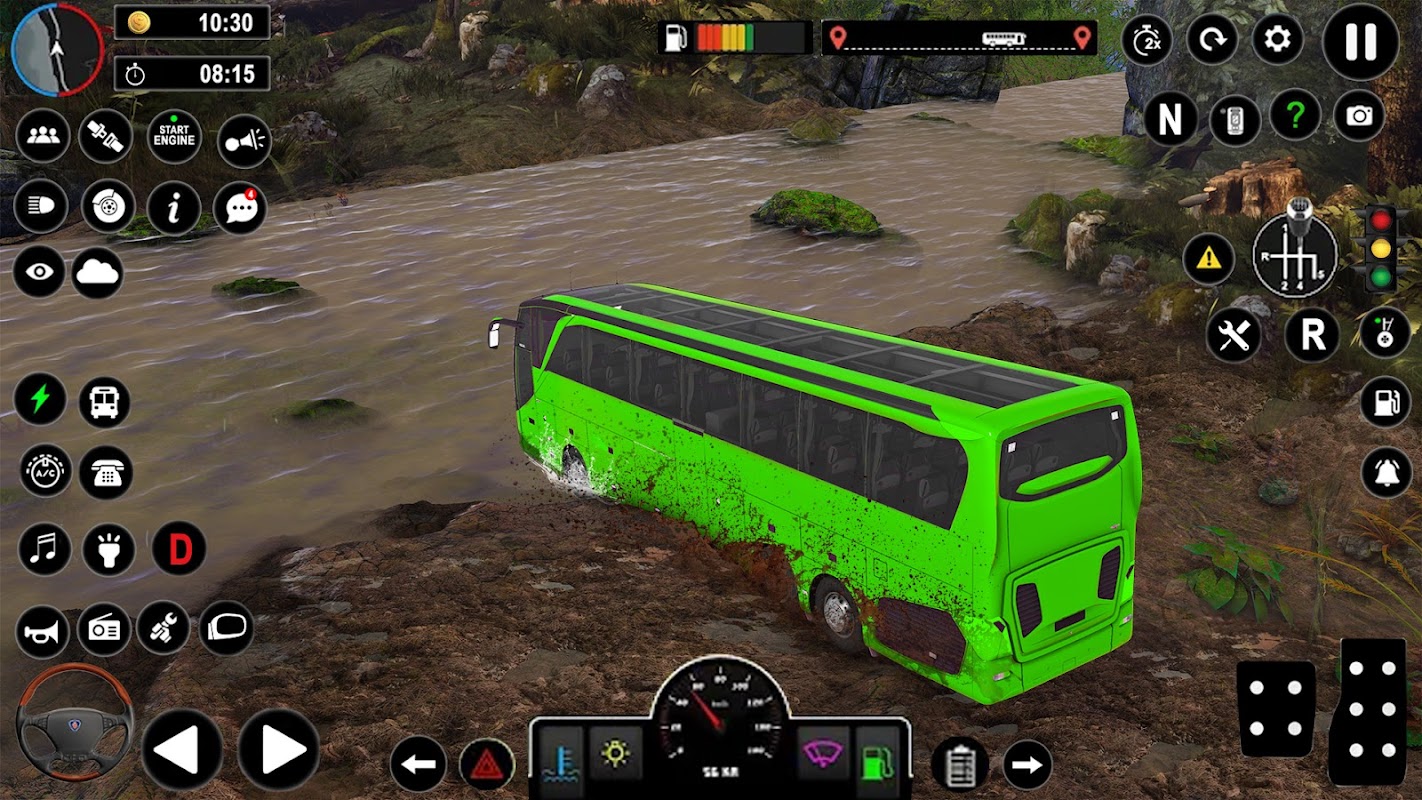Switch to neutral with the N button
This screenshot has height=800, width=1422.
[x=1170, y=120]
